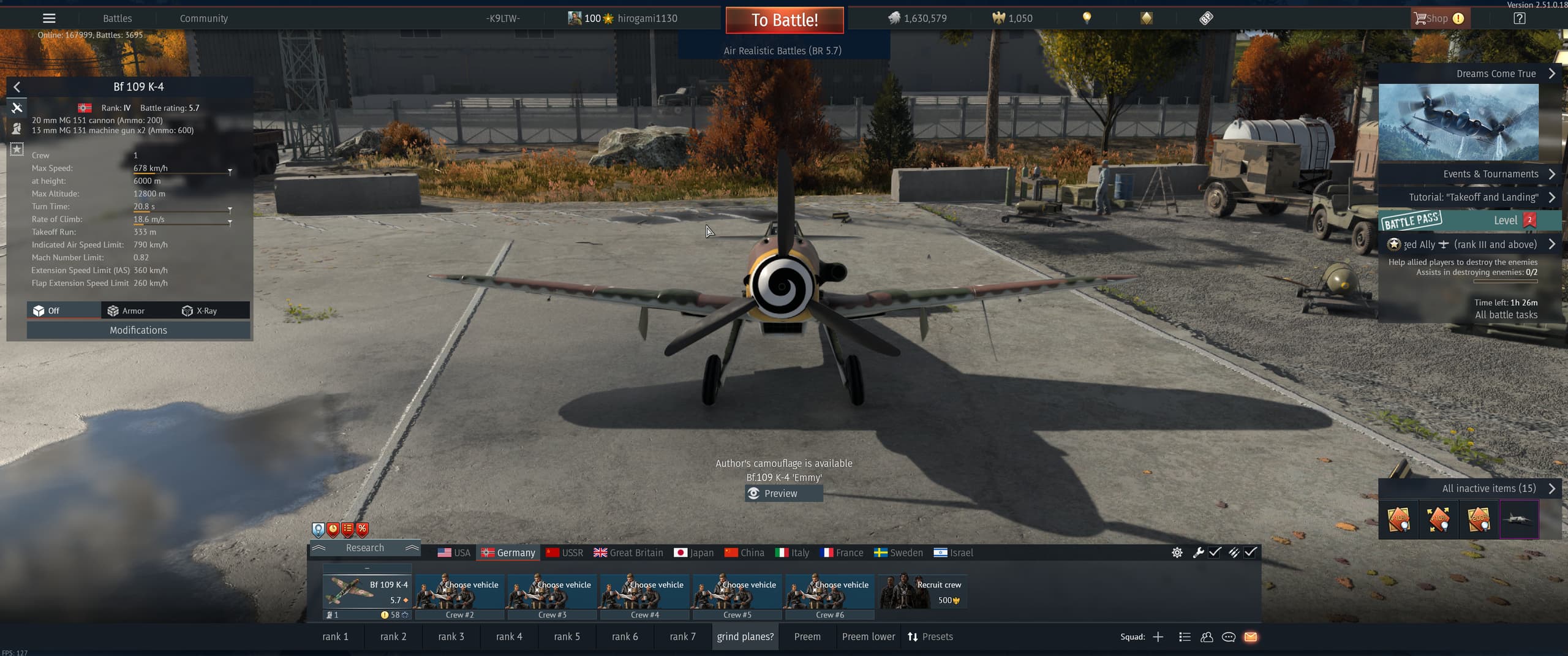Show All battle tasks

[1506, 315]
